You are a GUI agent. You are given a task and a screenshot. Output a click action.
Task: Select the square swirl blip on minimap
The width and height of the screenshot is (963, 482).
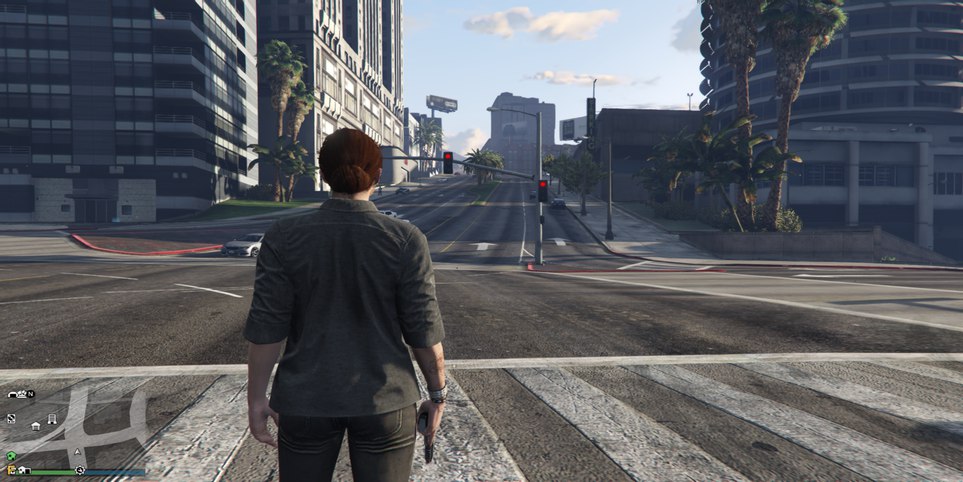pyautogui.click(x=11, y=418)
